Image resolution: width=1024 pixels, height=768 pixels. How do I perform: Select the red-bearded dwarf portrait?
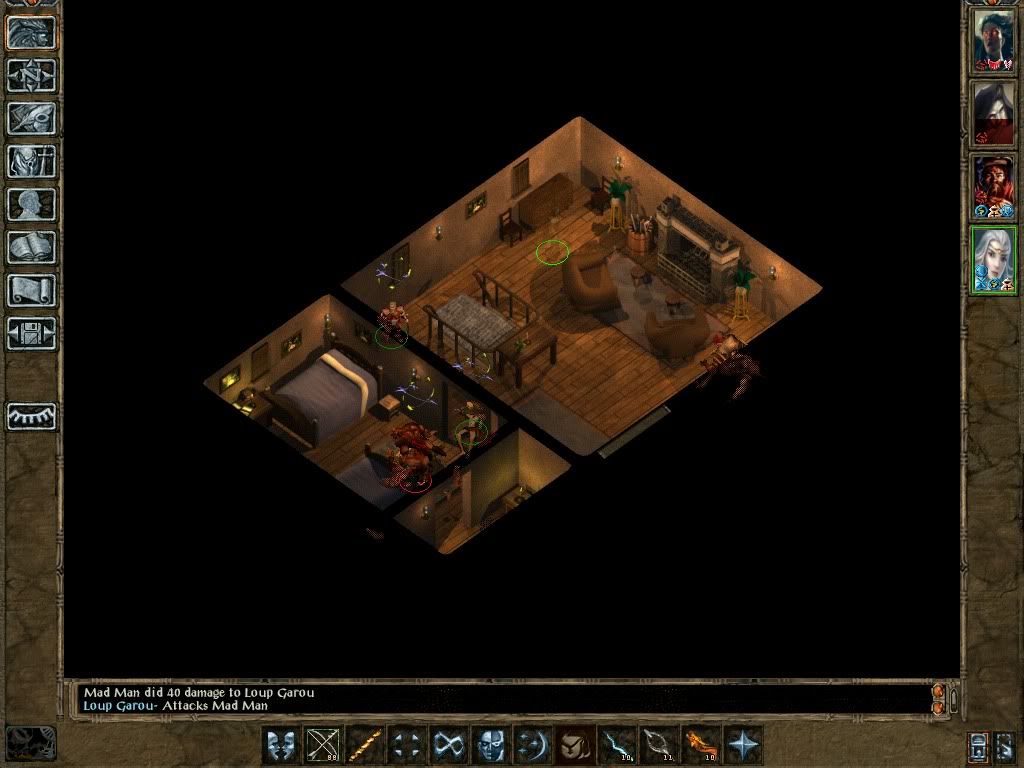pyautogui.click(x=994, y=187)
